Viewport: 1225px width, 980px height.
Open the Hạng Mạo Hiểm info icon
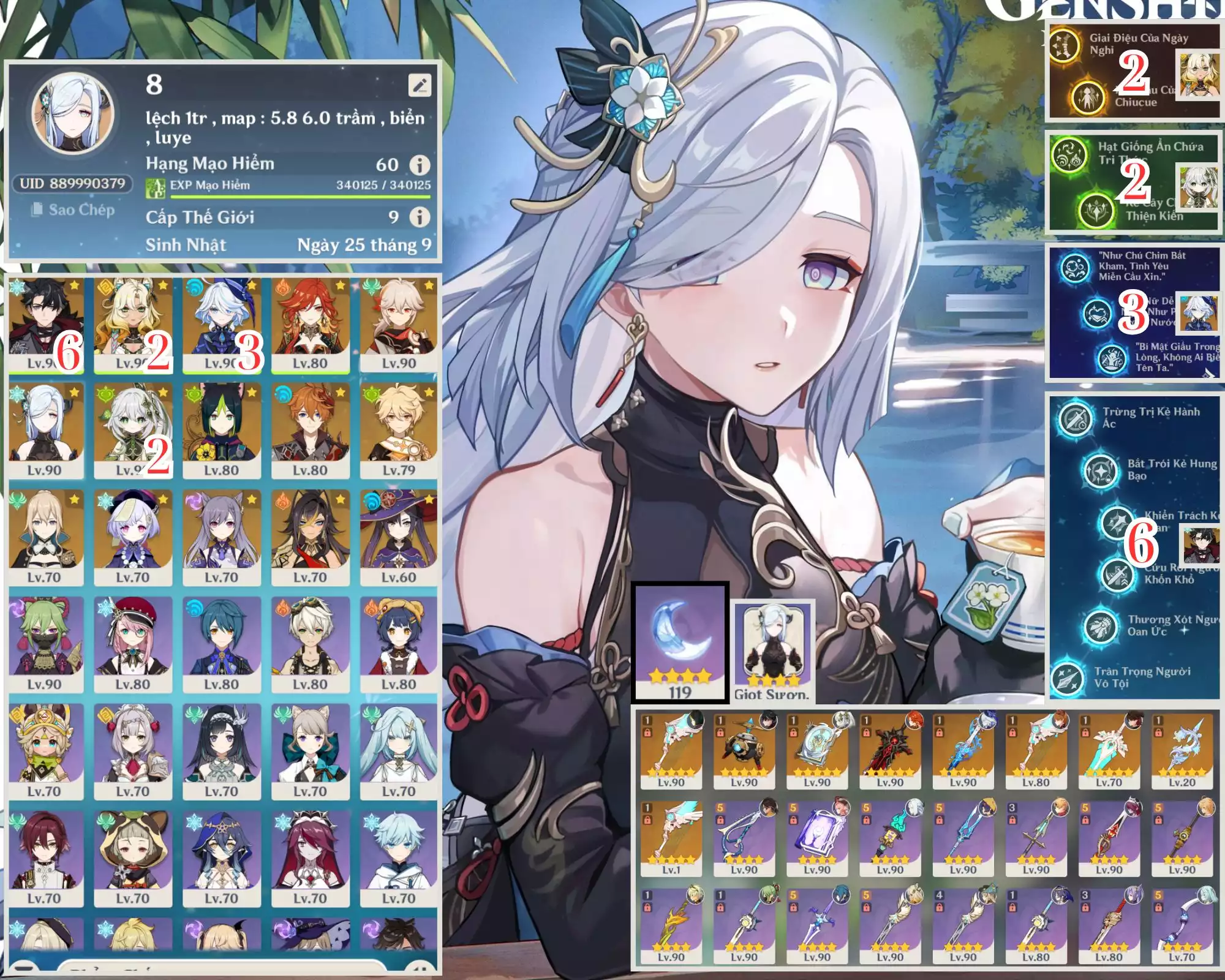[x=420, y=165]
